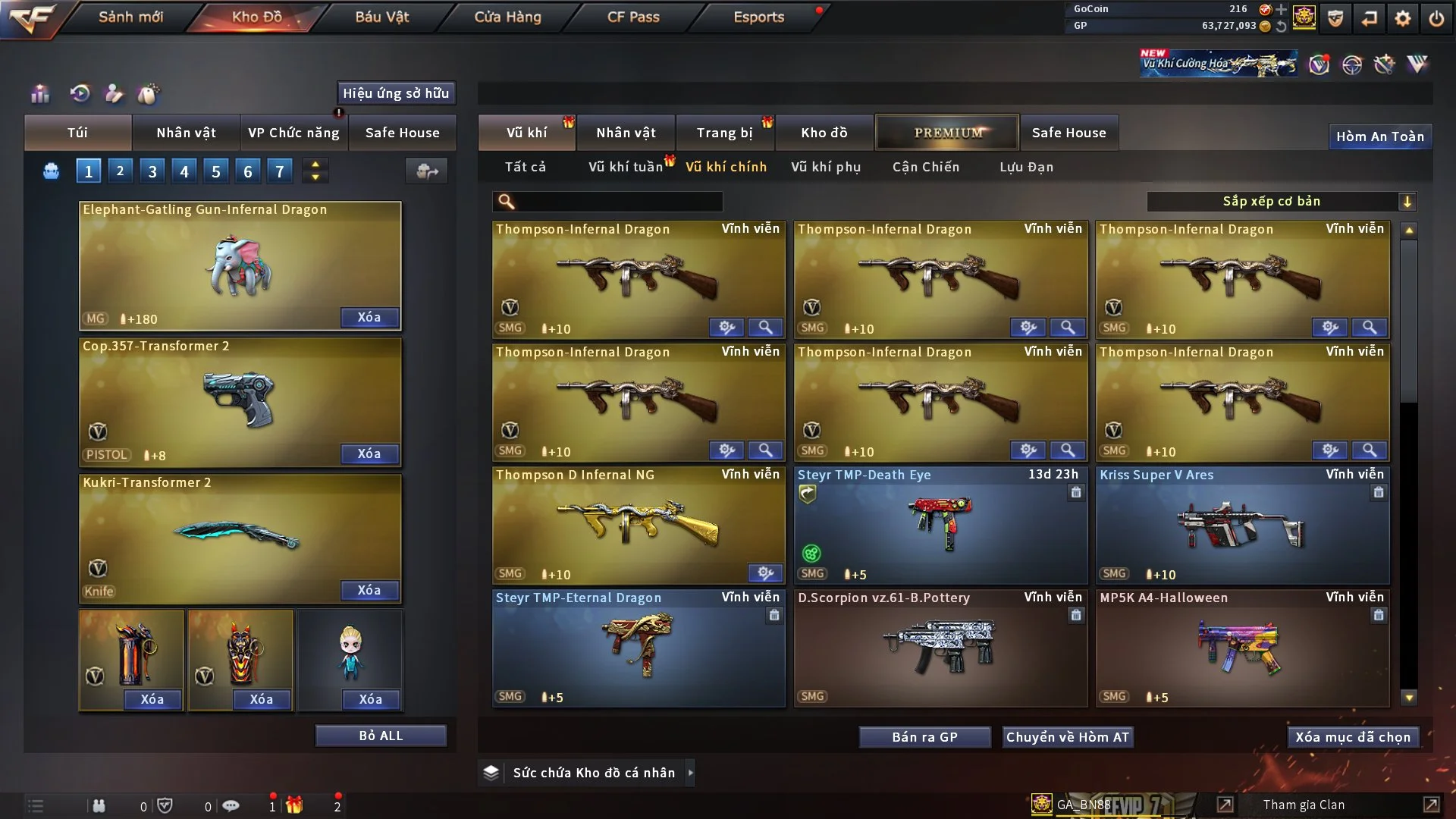Go to the CF Pass menu

633,17
